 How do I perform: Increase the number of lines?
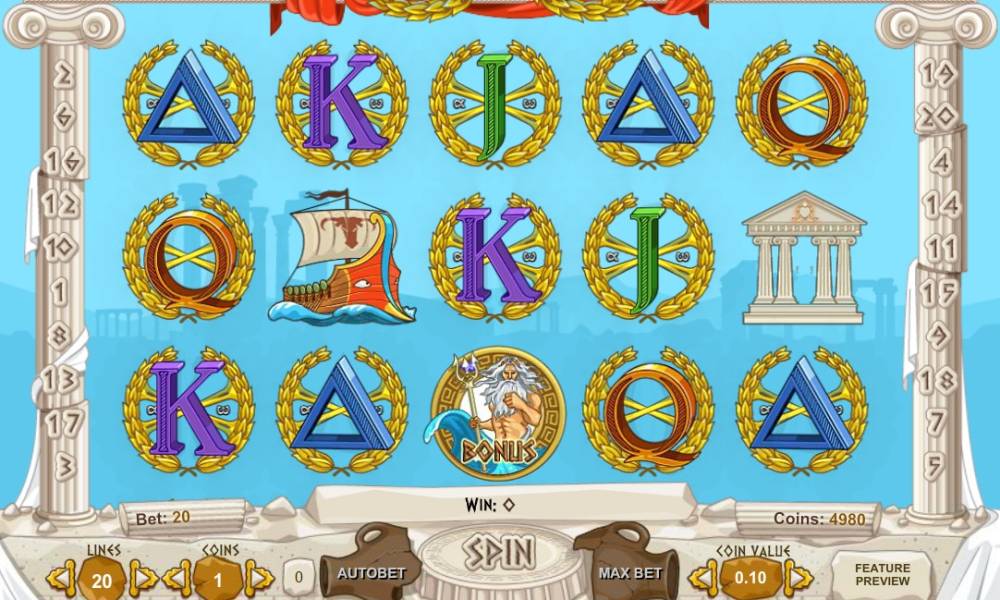tap(143, 577)
